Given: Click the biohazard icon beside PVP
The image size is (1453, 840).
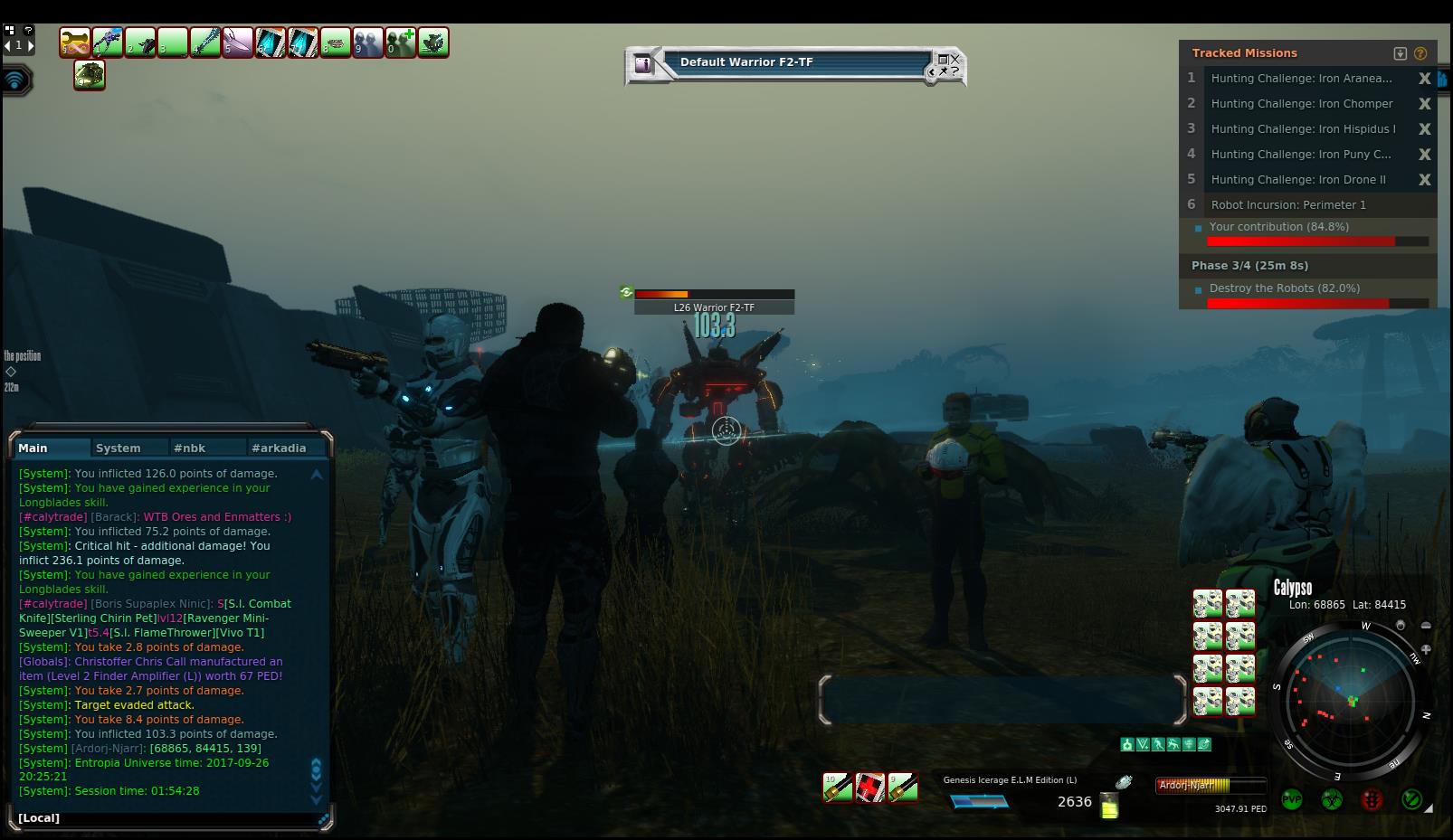Looking at the screenshot, I should point(1331,799).
